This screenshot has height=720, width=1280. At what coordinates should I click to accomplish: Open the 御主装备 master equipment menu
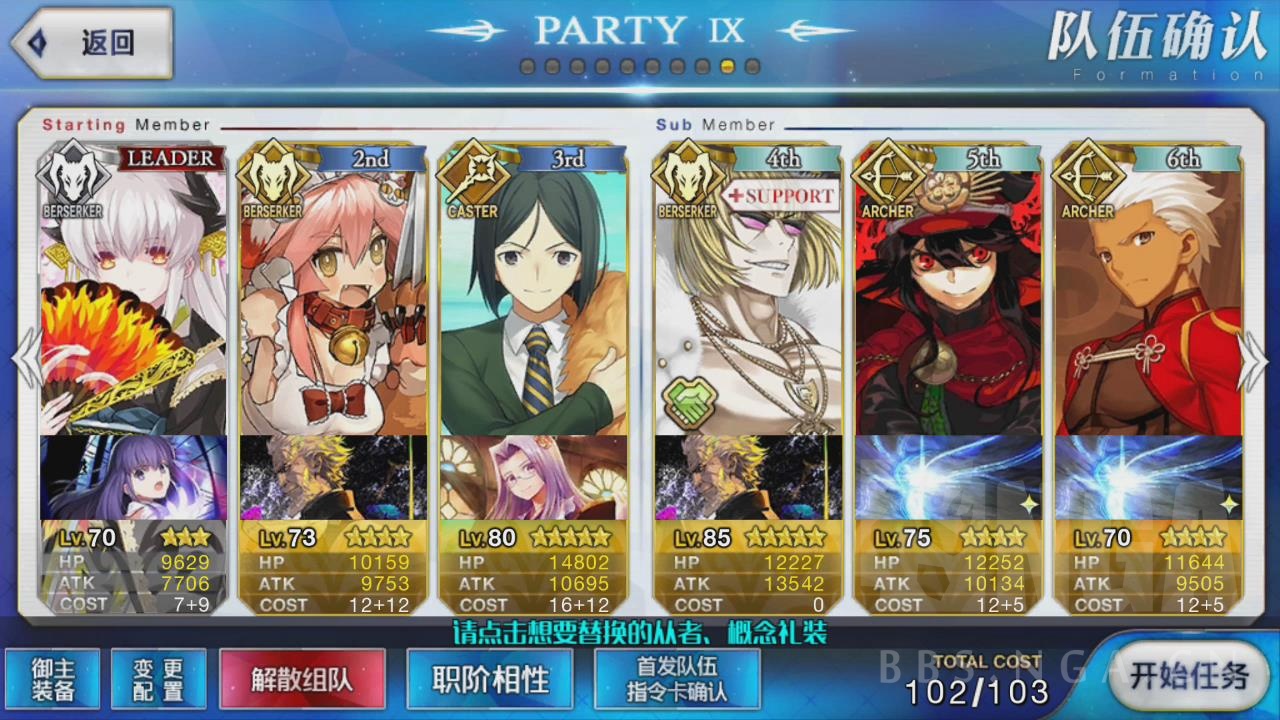tap(51, 679)
